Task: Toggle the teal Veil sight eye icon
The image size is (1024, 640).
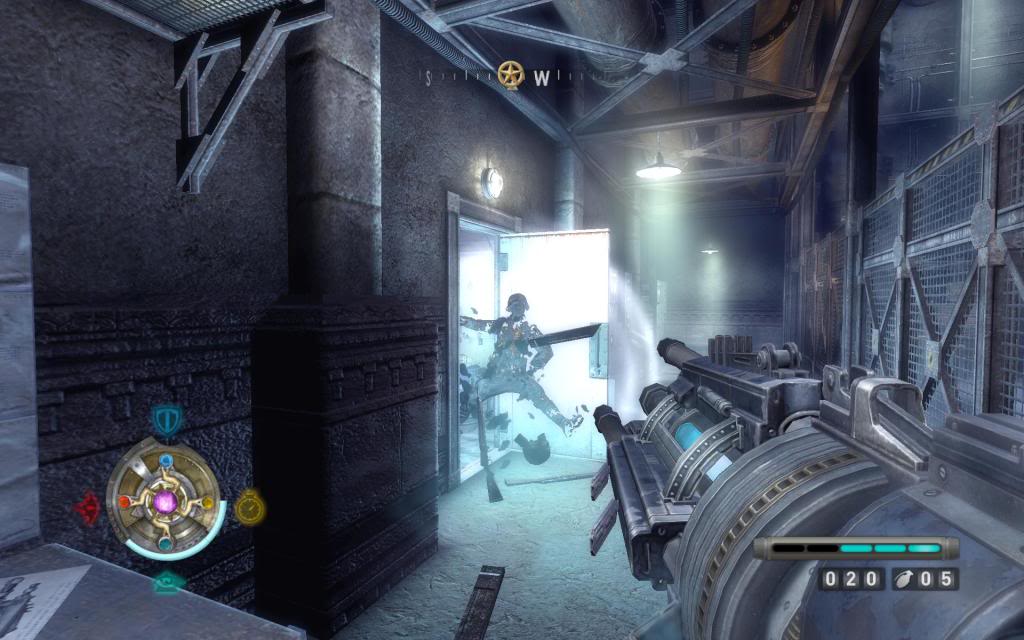Action: click(167, 582)
